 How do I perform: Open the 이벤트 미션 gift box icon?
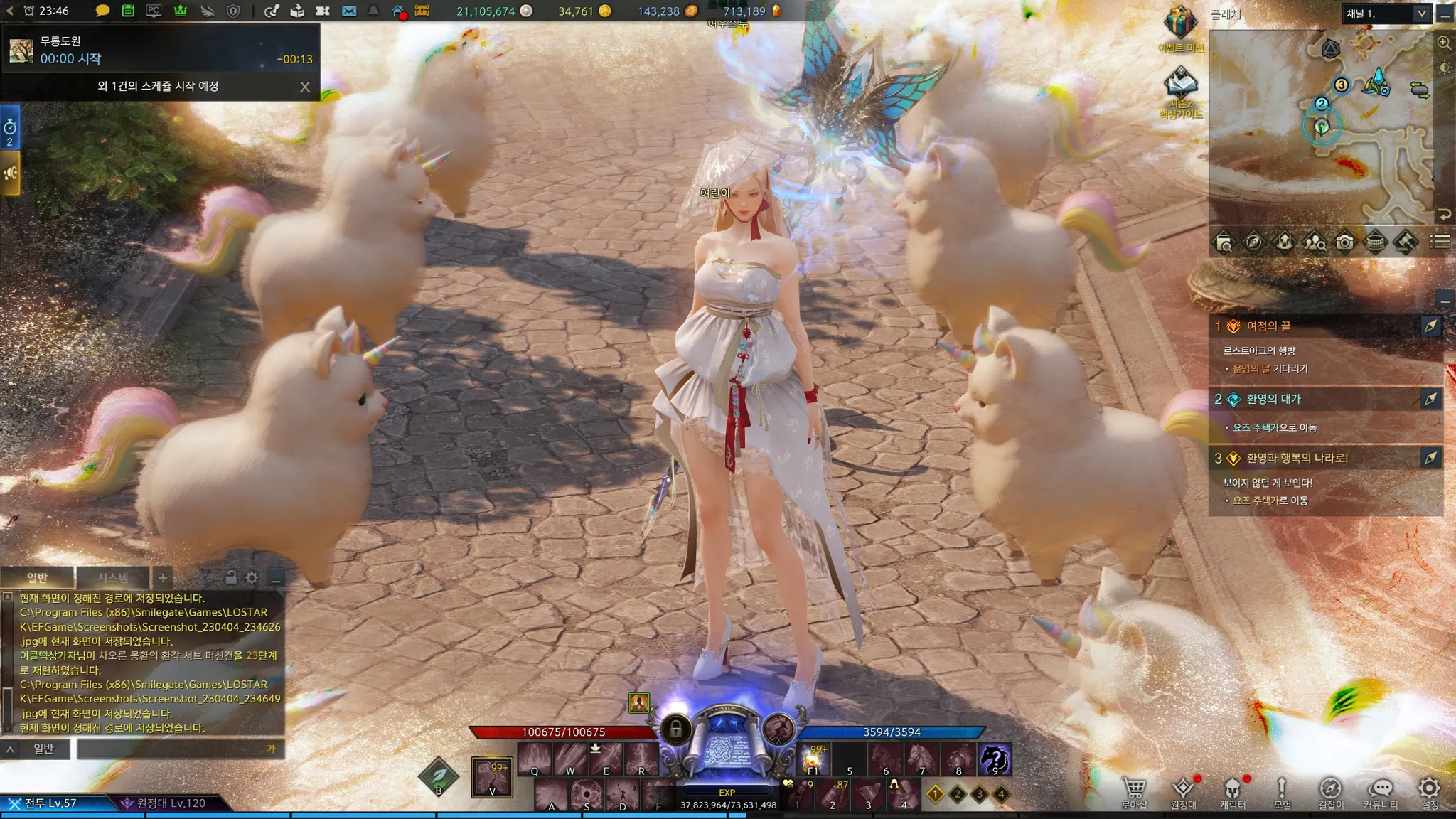(1180, 25)
